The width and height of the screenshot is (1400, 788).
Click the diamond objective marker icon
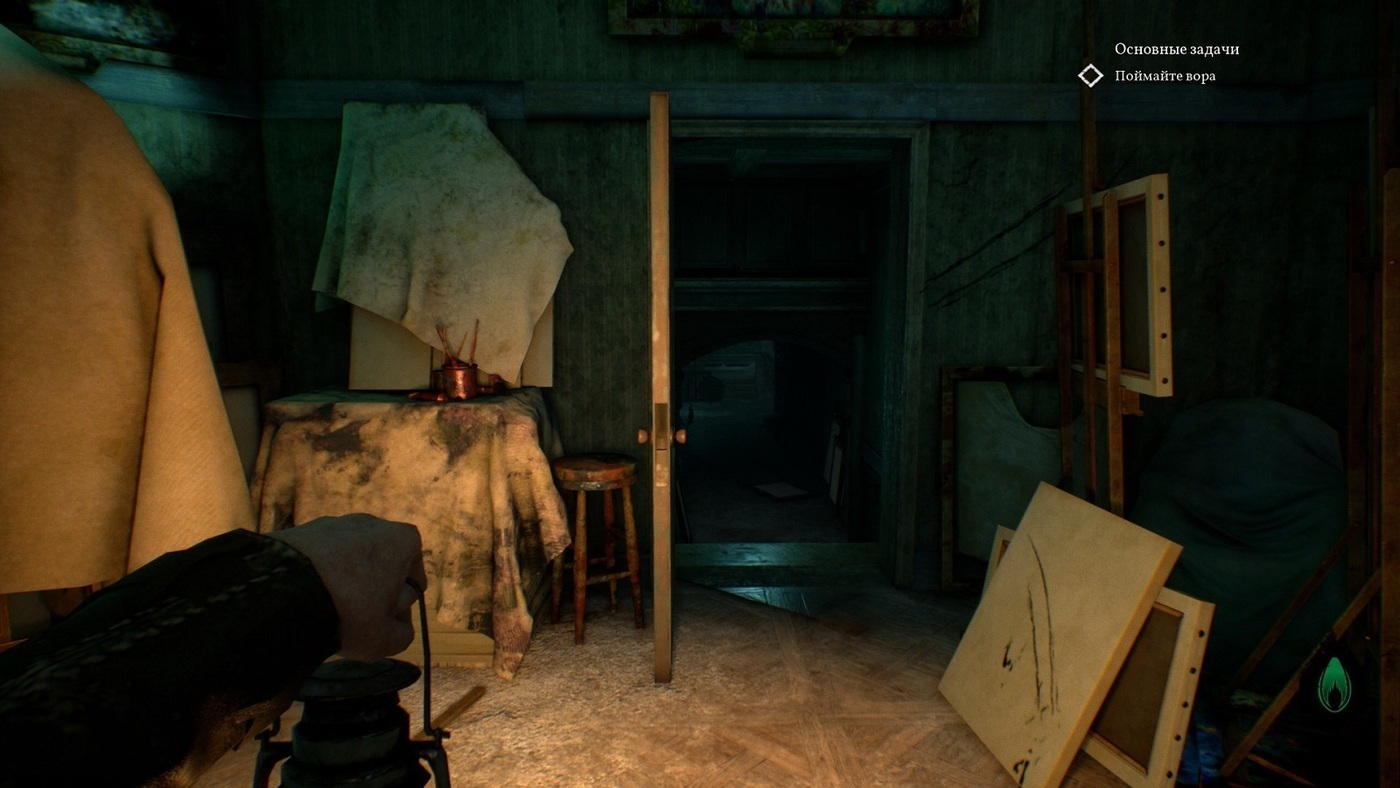coord(1090,76)
